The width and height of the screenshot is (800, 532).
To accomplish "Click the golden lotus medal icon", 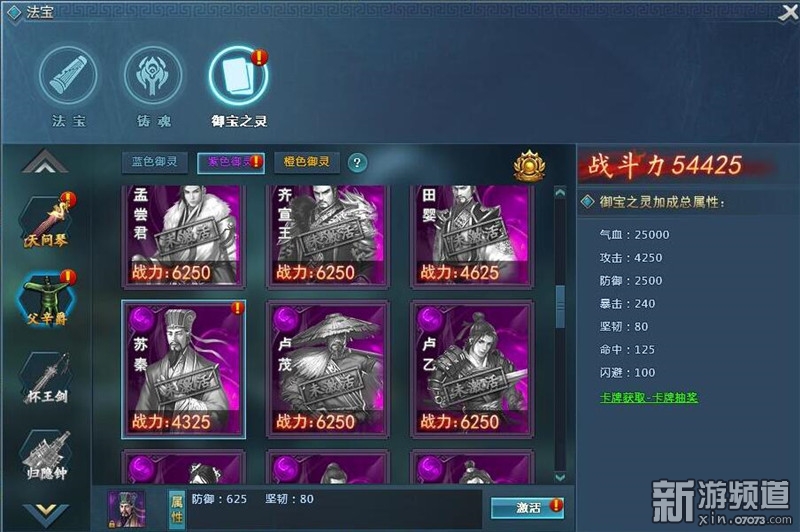I will [528, 164].
